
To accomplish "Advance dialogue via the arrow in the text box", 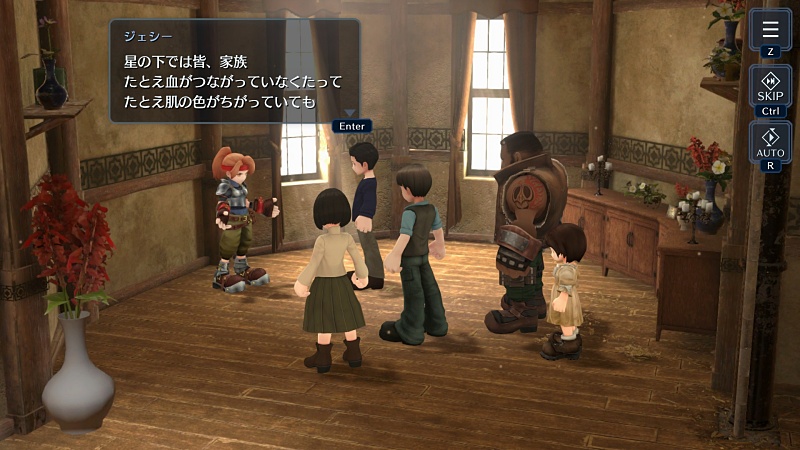I will [x=351, y=113].
